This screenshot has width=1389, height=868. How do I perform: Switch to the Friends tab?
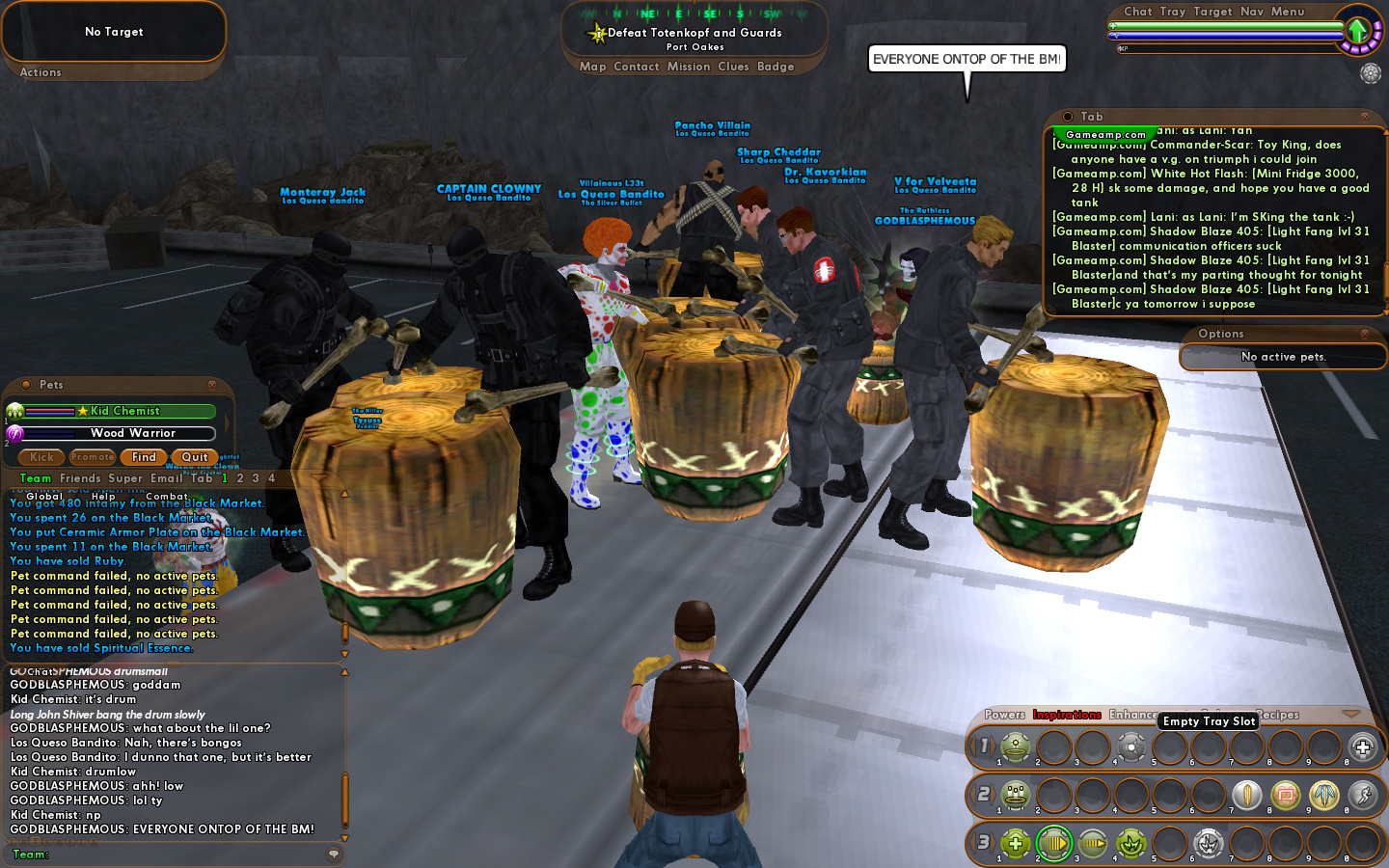pos(80,478)
